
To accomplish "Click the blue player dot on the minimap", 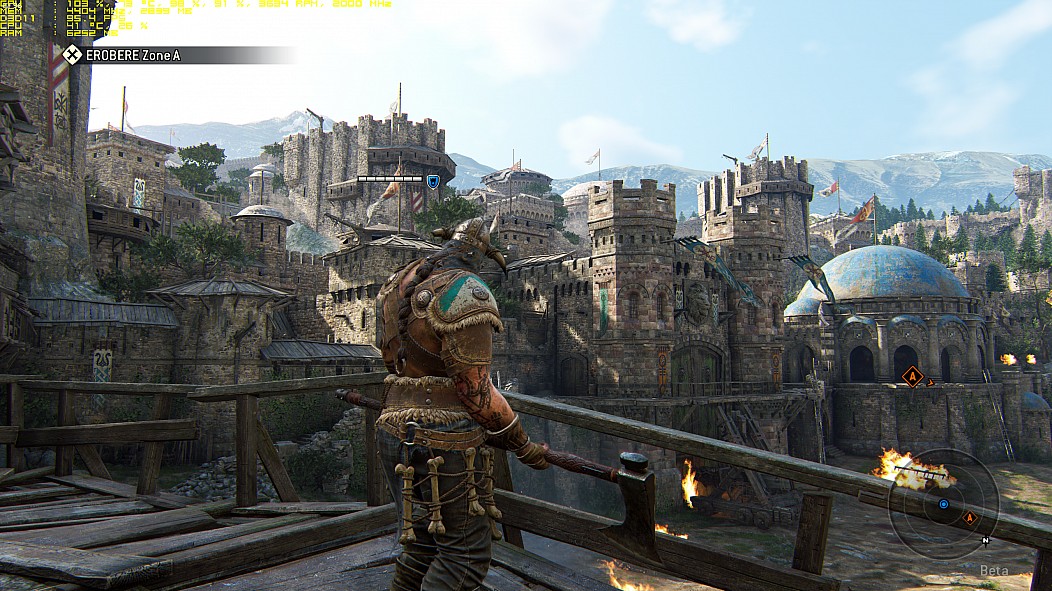I will point(943,505).
